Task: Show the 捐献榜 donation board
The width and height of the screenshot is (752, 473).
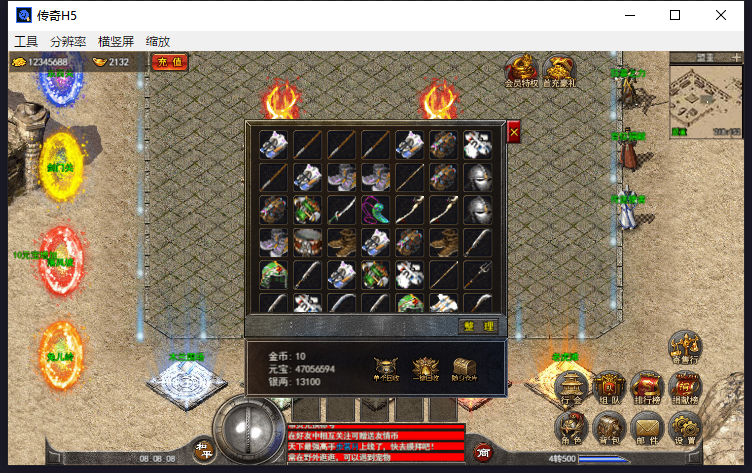Action: click(685, 388)
